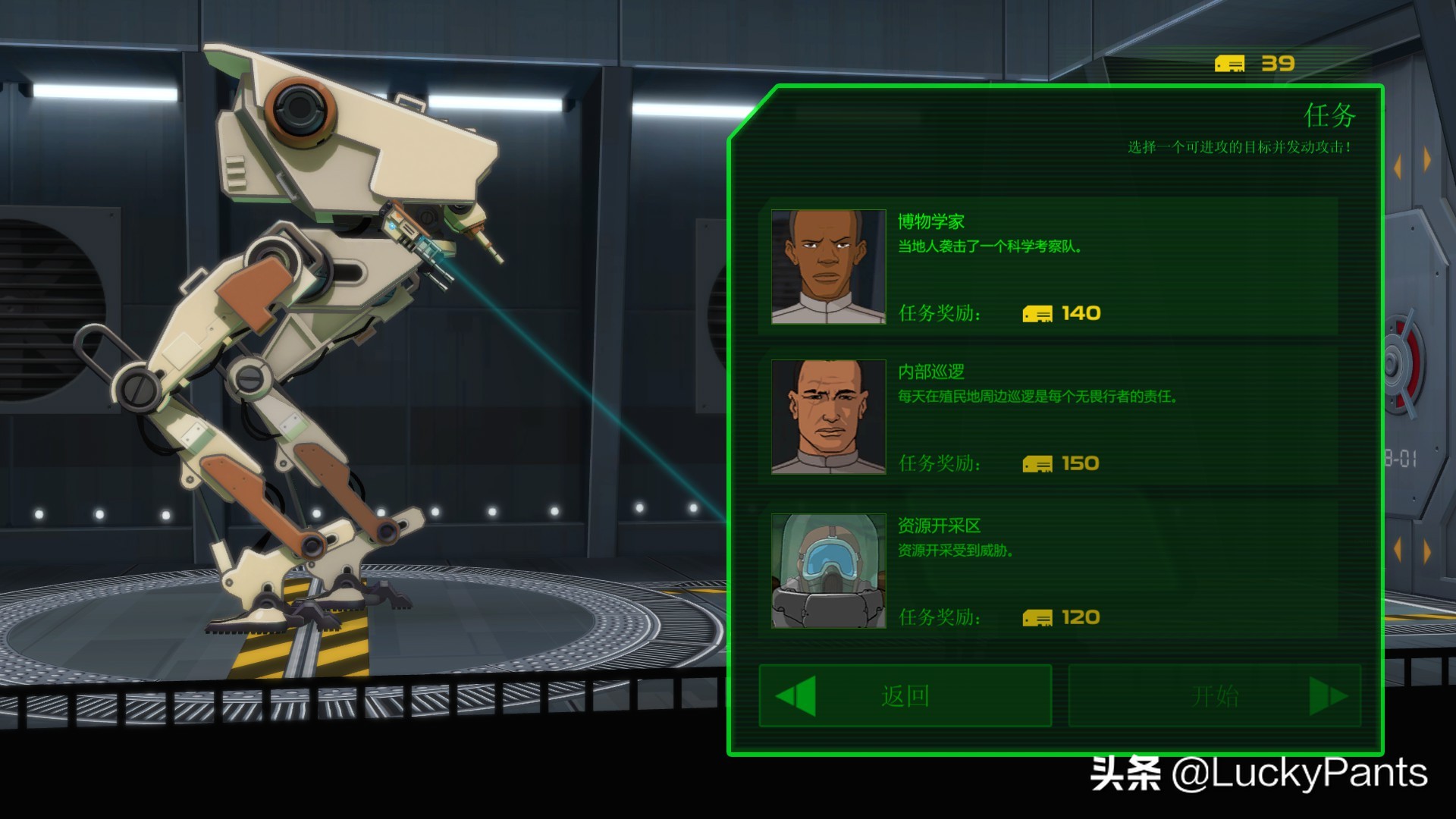Pick the 资源开采区 mission
This screenshot has height=819, width=1456.
click(1048, 570)
